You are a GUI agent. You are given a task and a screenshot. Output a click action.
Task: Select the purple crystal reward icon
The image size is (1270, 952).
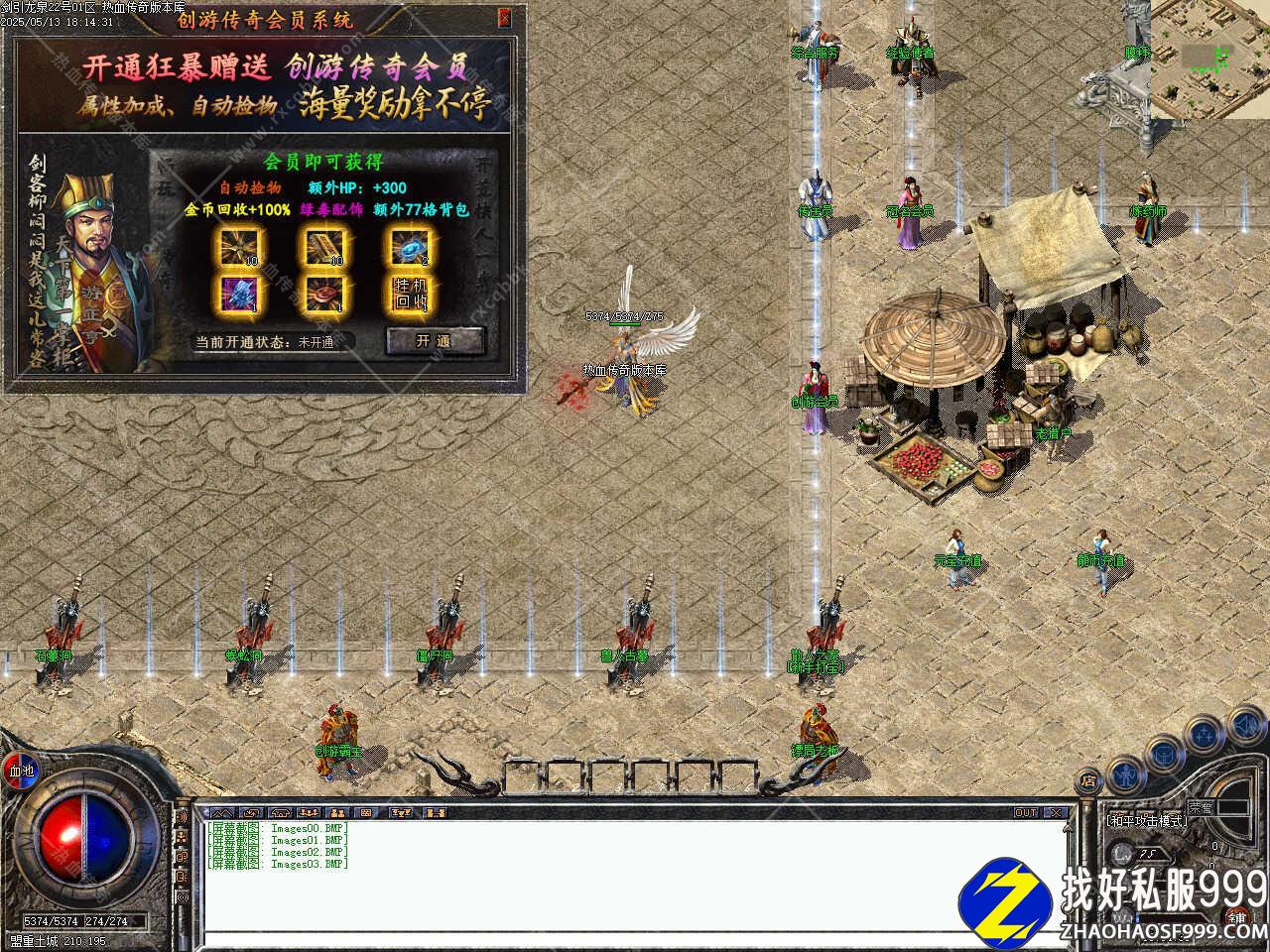coord(238,293)
